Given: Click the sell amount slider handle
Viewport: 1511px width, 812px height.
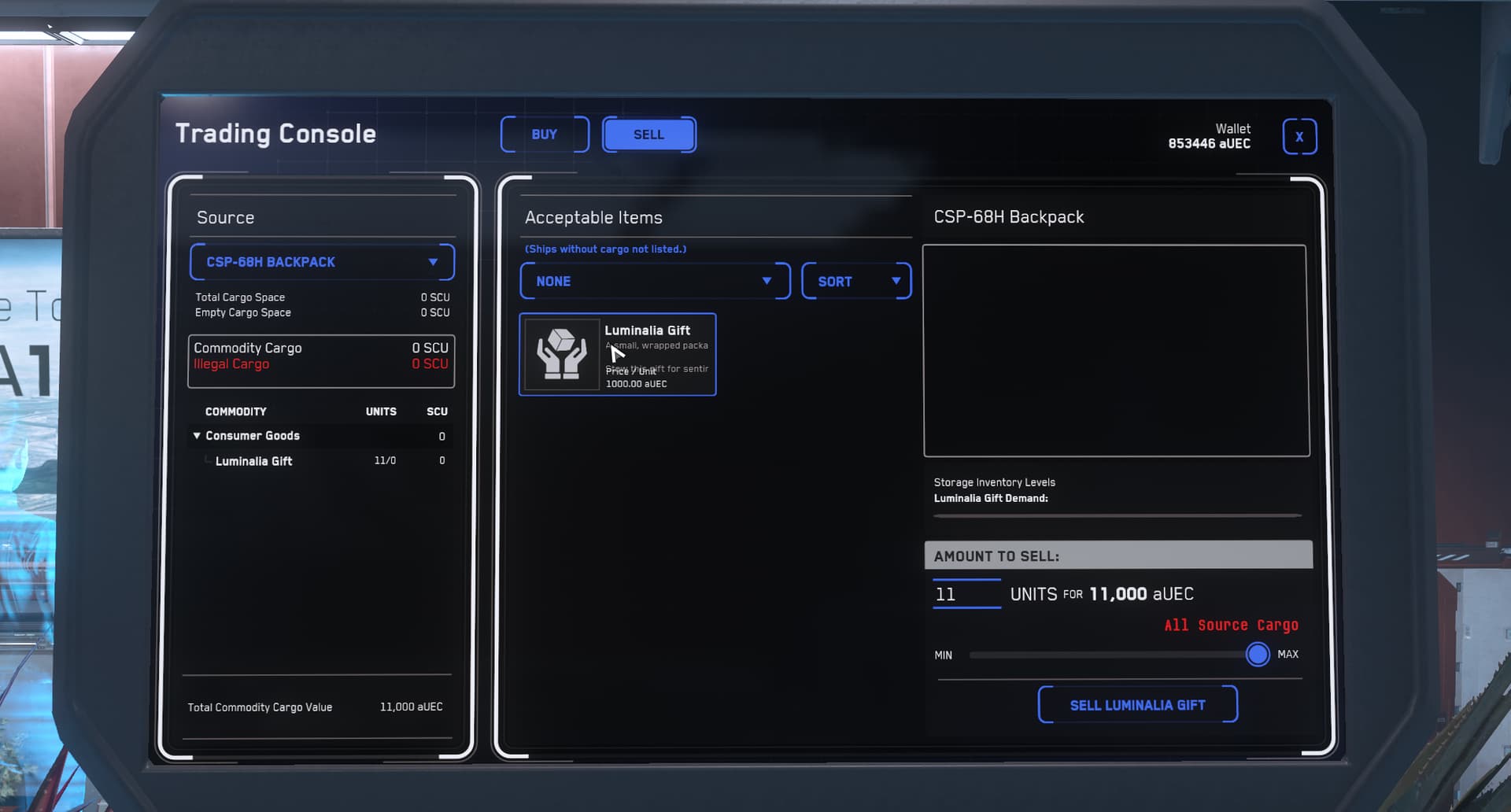Looking at the screenshot, I should (x=1257, y=655).
